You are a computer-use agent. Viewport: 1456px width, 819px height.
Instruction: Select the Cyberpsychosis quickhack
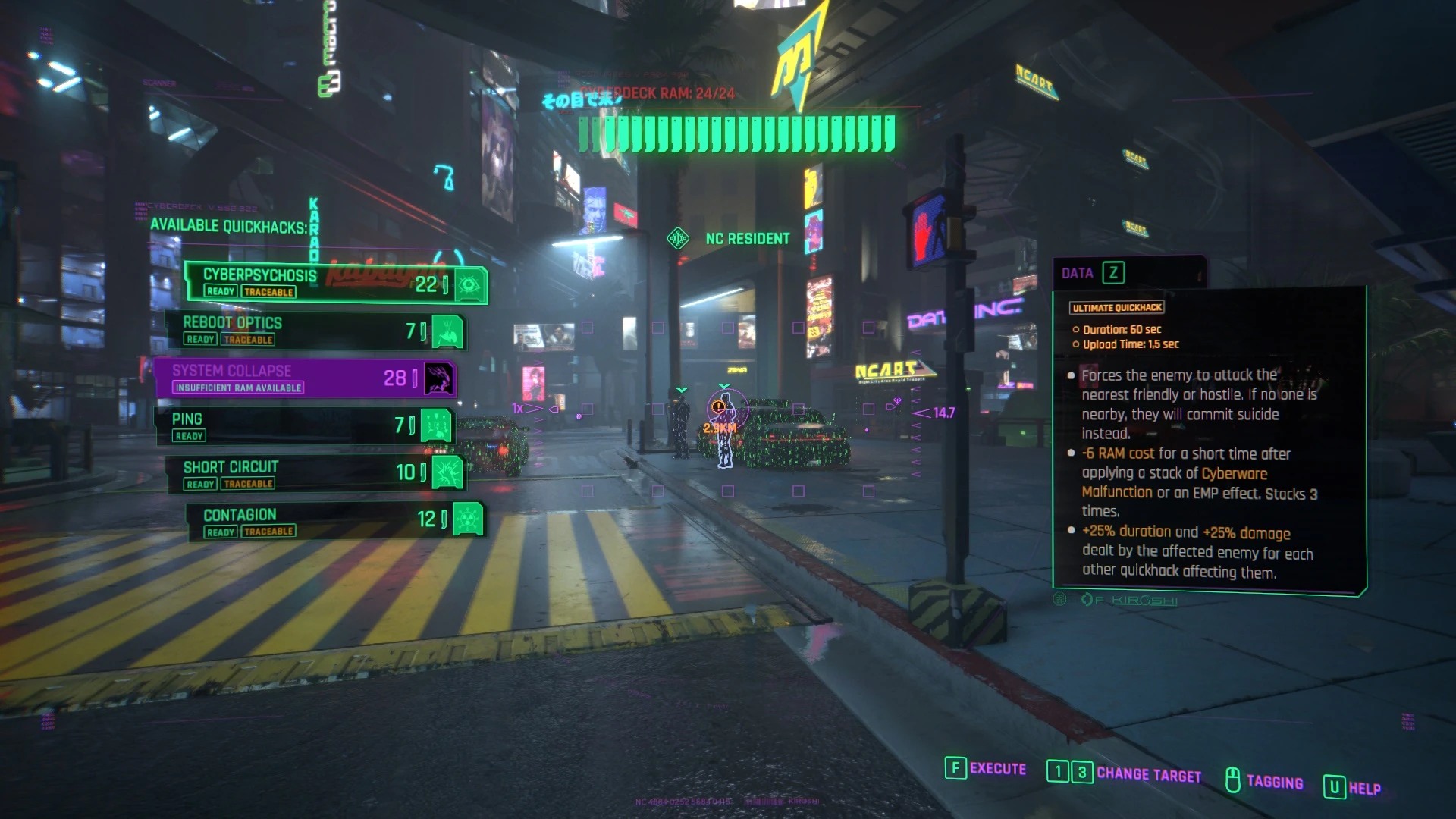334,284
